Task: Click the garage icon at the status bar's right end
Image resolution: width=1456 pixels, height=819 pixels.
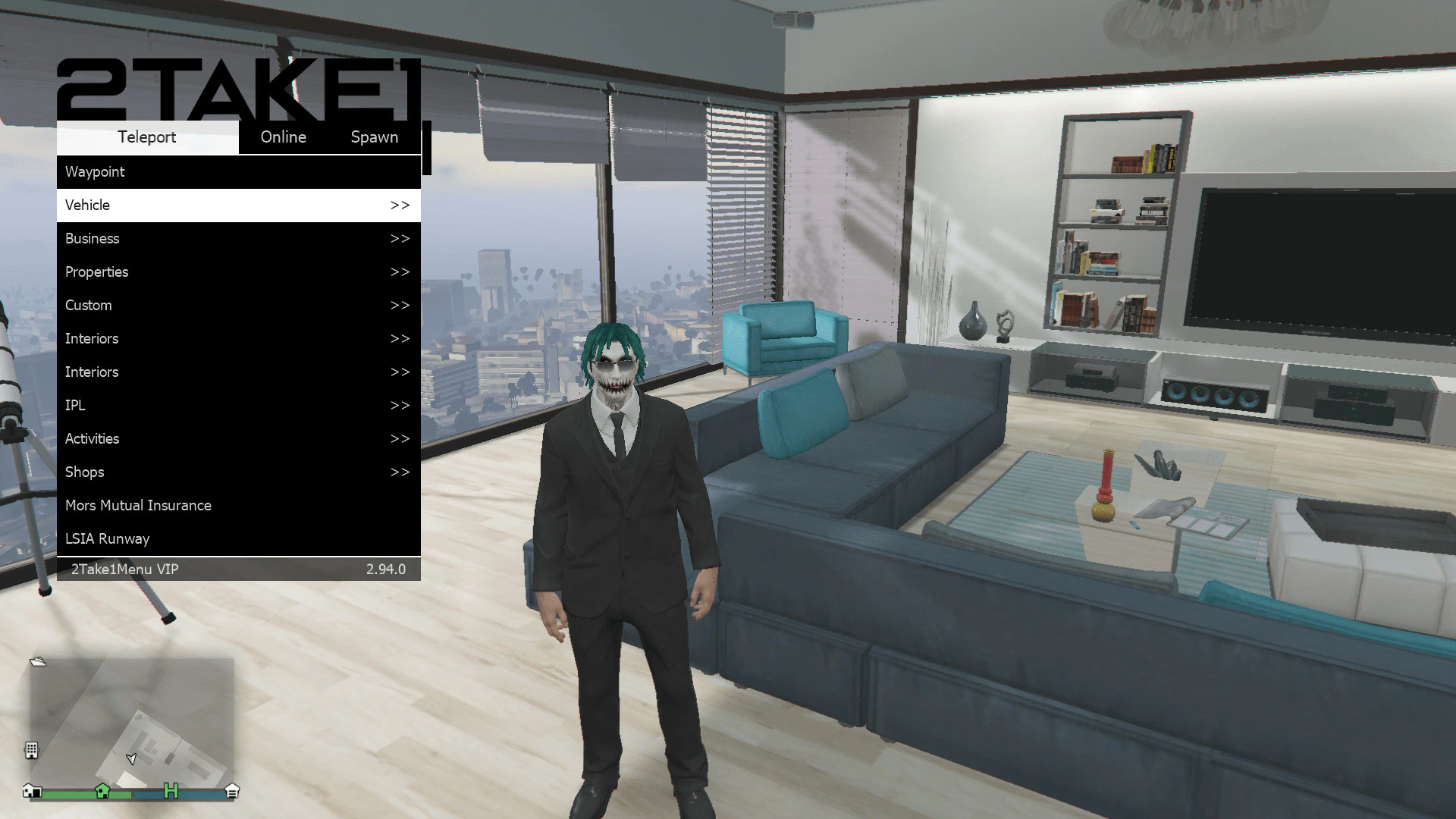Action: tap(232, 791)
